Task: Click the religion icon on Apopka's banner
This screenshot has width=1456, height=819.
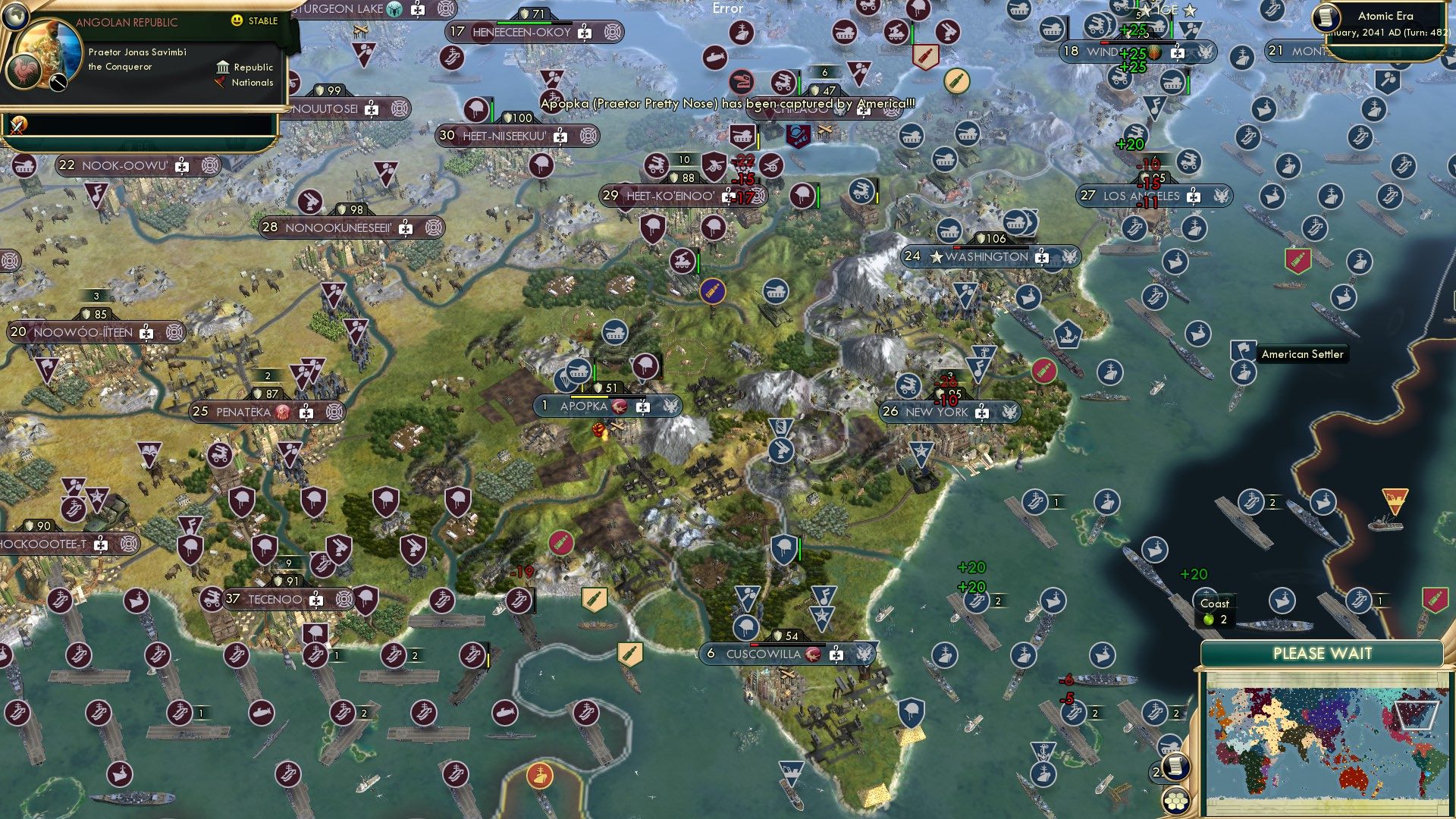Action: coord(620,406)
